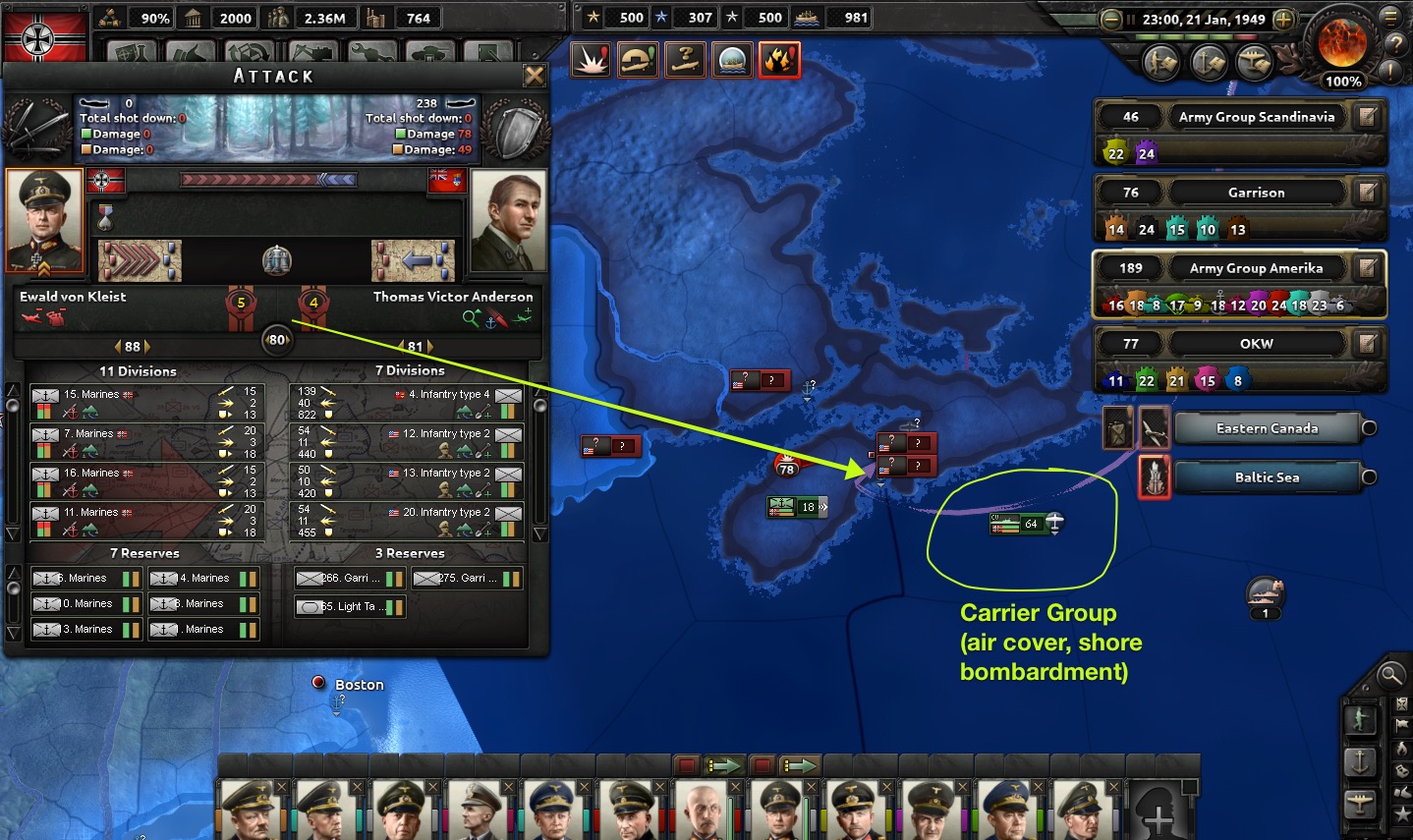Screen dimensions: 1413x840
Task: Select the 4. Infantry type 4 division
Action: [407, 403]
